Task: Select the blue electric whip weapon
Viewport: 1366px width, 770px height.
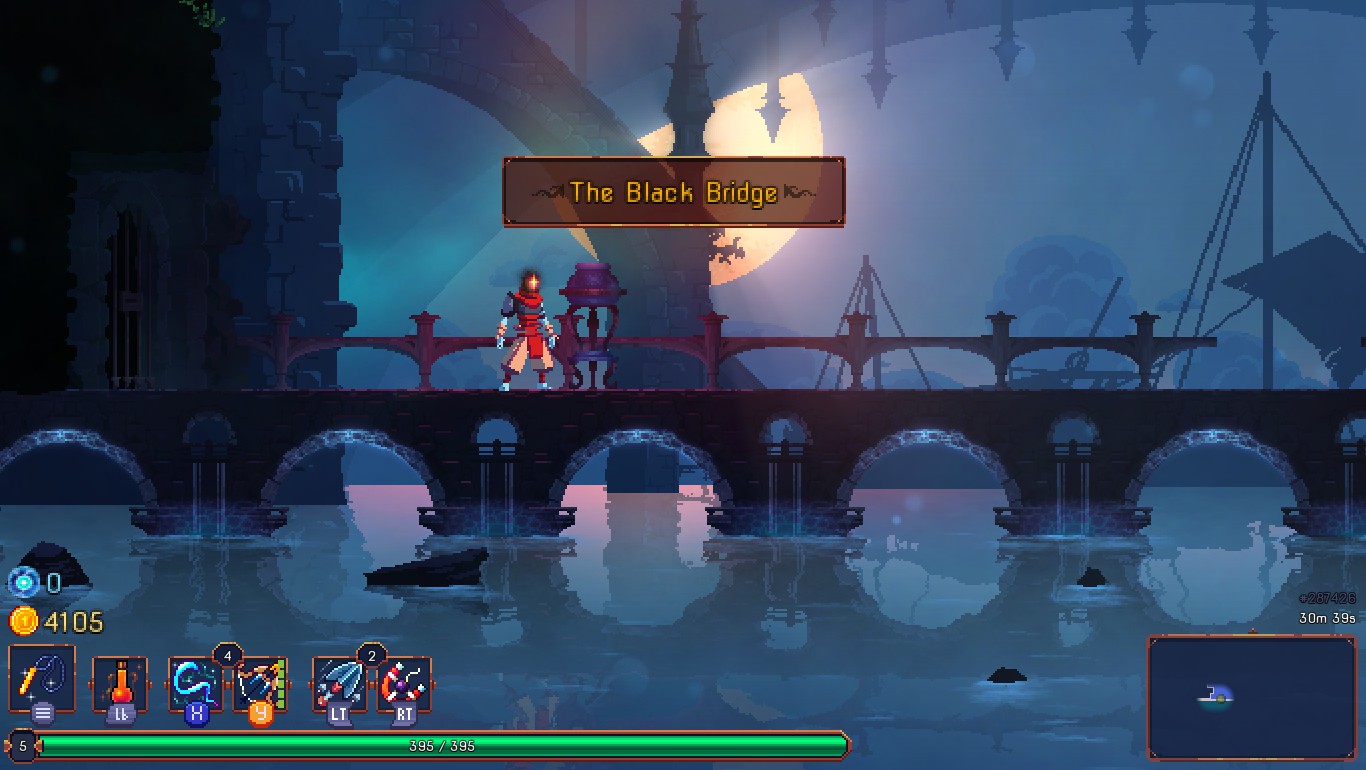Action: (x=196, y=683)
